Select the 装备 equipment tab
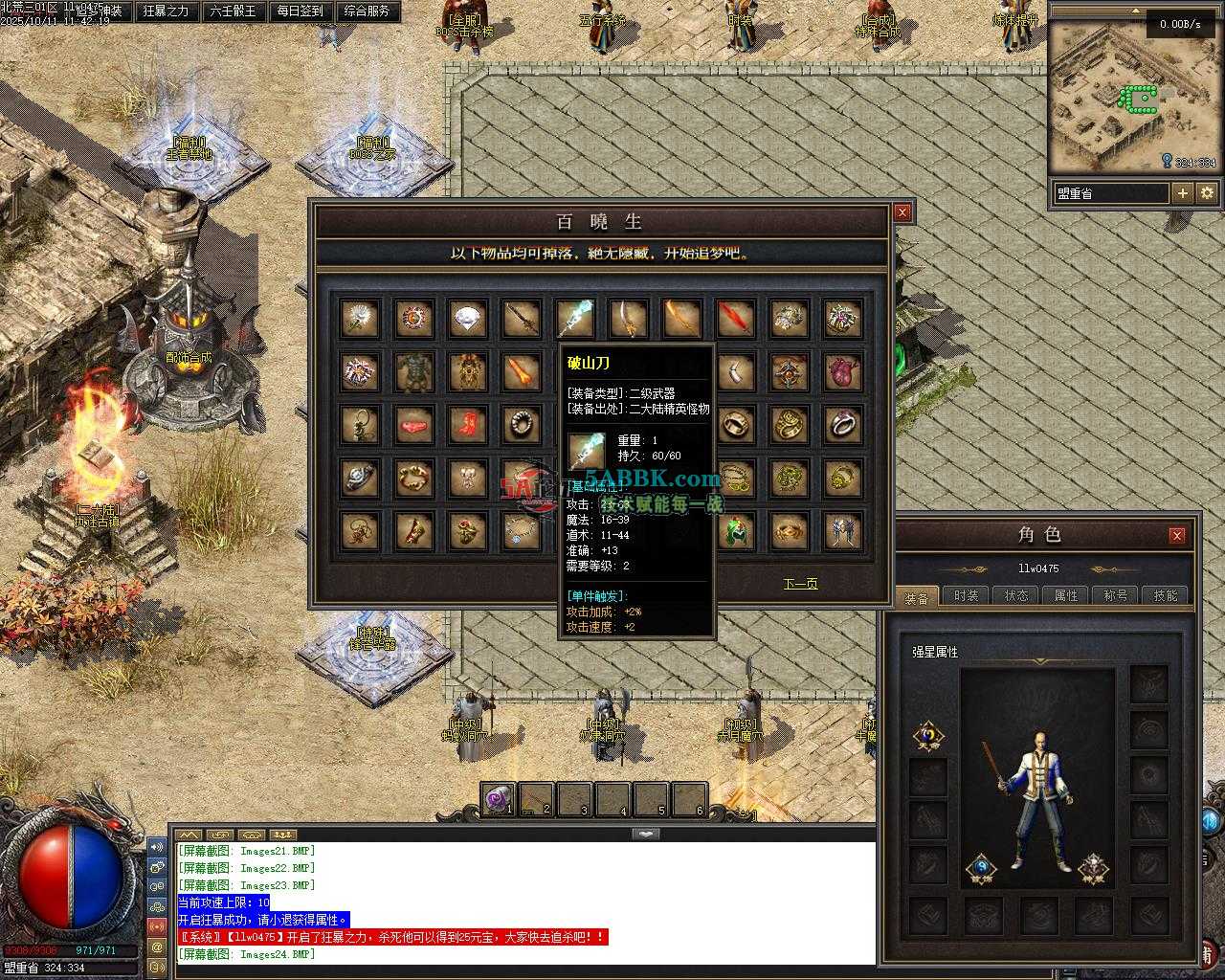The width and height of the screenshot is (1225, 980). pyautogui.click(x=916, y=597)
